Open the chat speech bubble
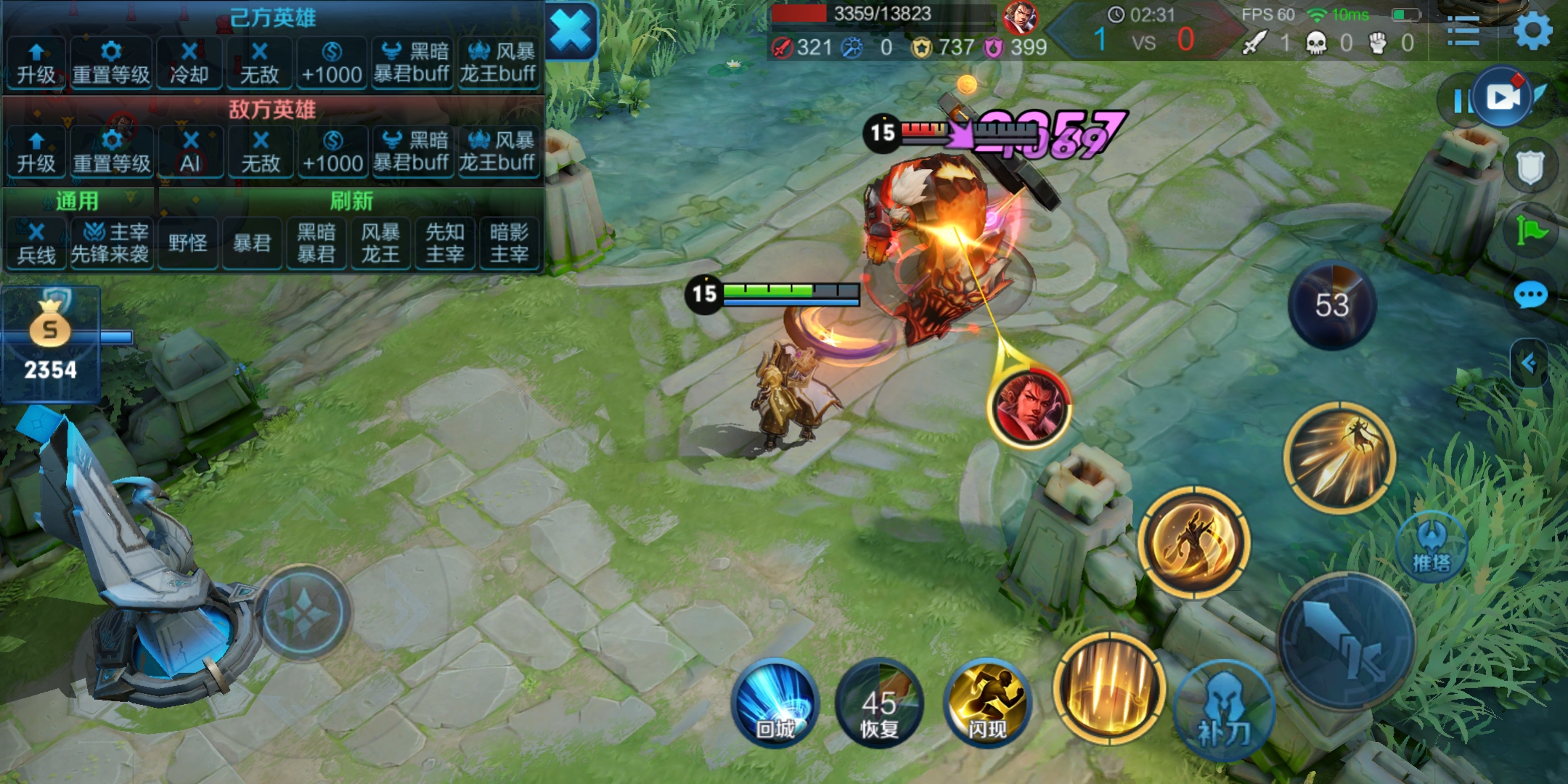1568x784 pixels. (1530, 295)
